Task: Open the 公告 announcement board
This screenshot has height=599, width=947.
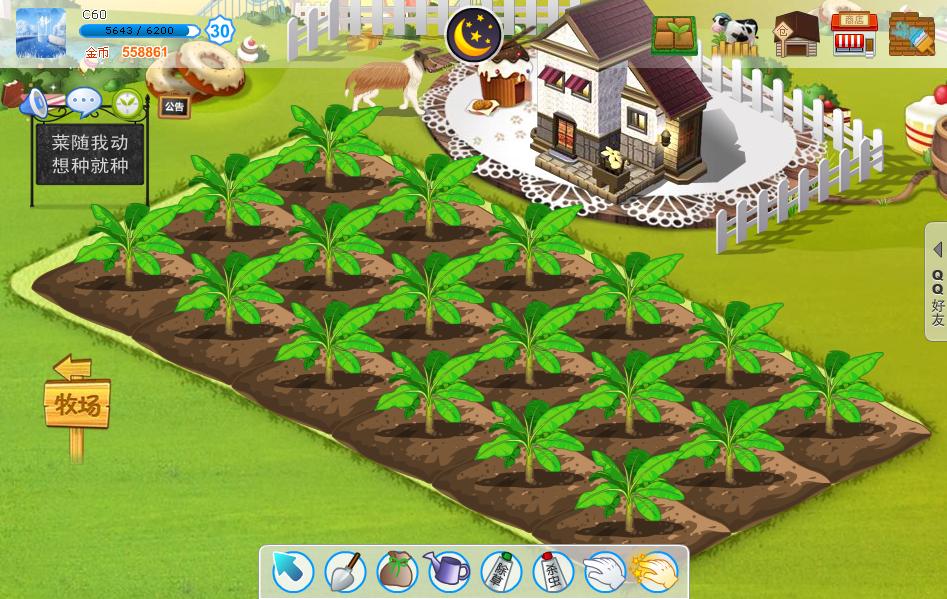Action: click(174, 106)
